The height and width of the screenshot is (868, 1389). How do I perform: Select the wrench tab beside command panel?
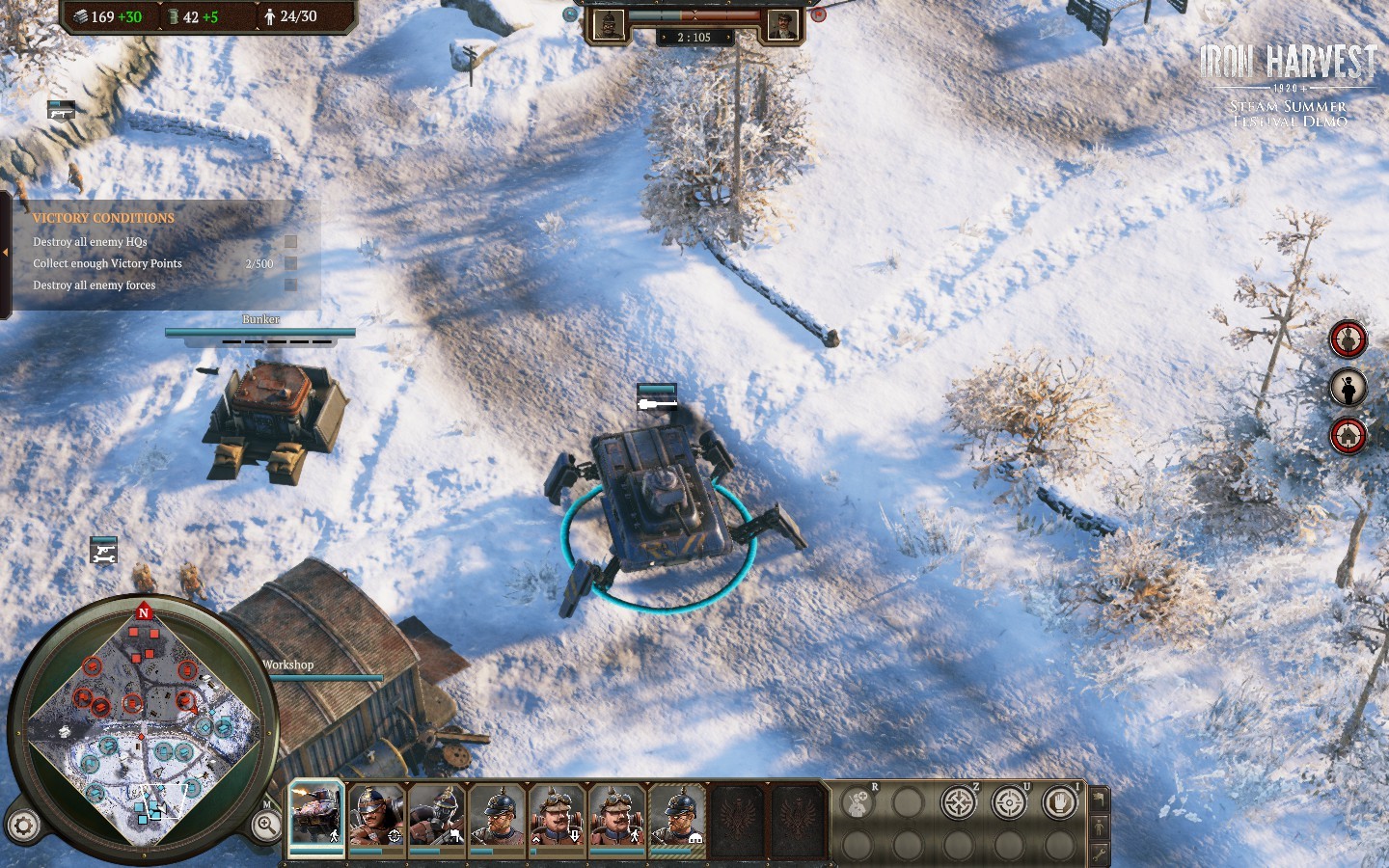coord(1099,854)
